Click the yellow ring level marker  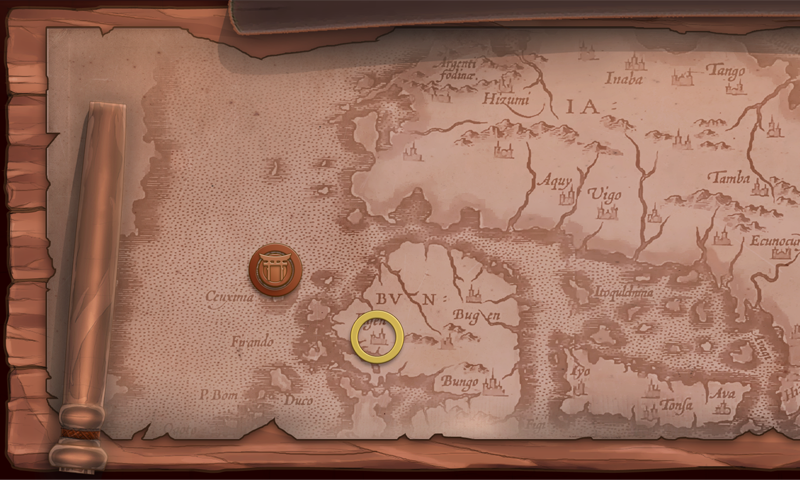tap(378, 338)
